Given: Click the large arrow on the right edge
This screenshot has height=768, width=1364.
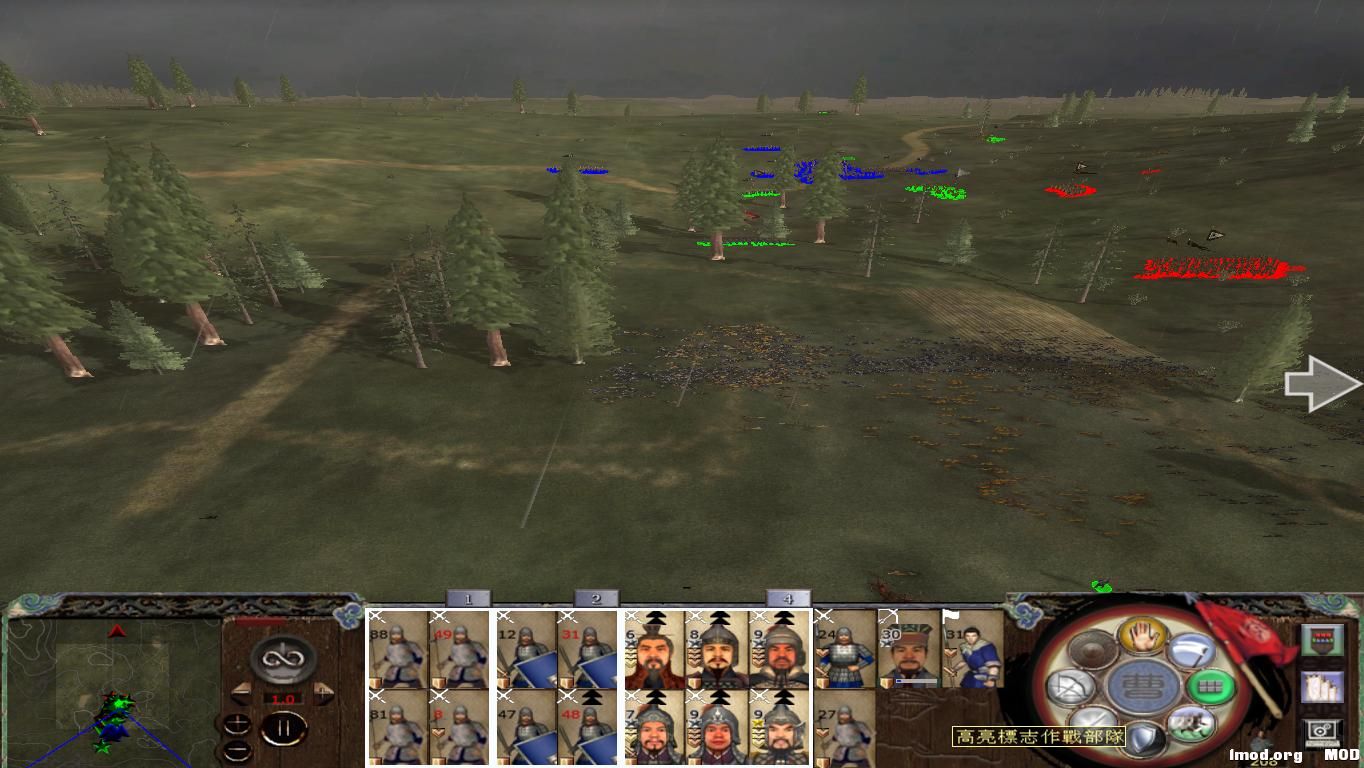Looking at the screenshot, I should click(x=1320, y=385).
